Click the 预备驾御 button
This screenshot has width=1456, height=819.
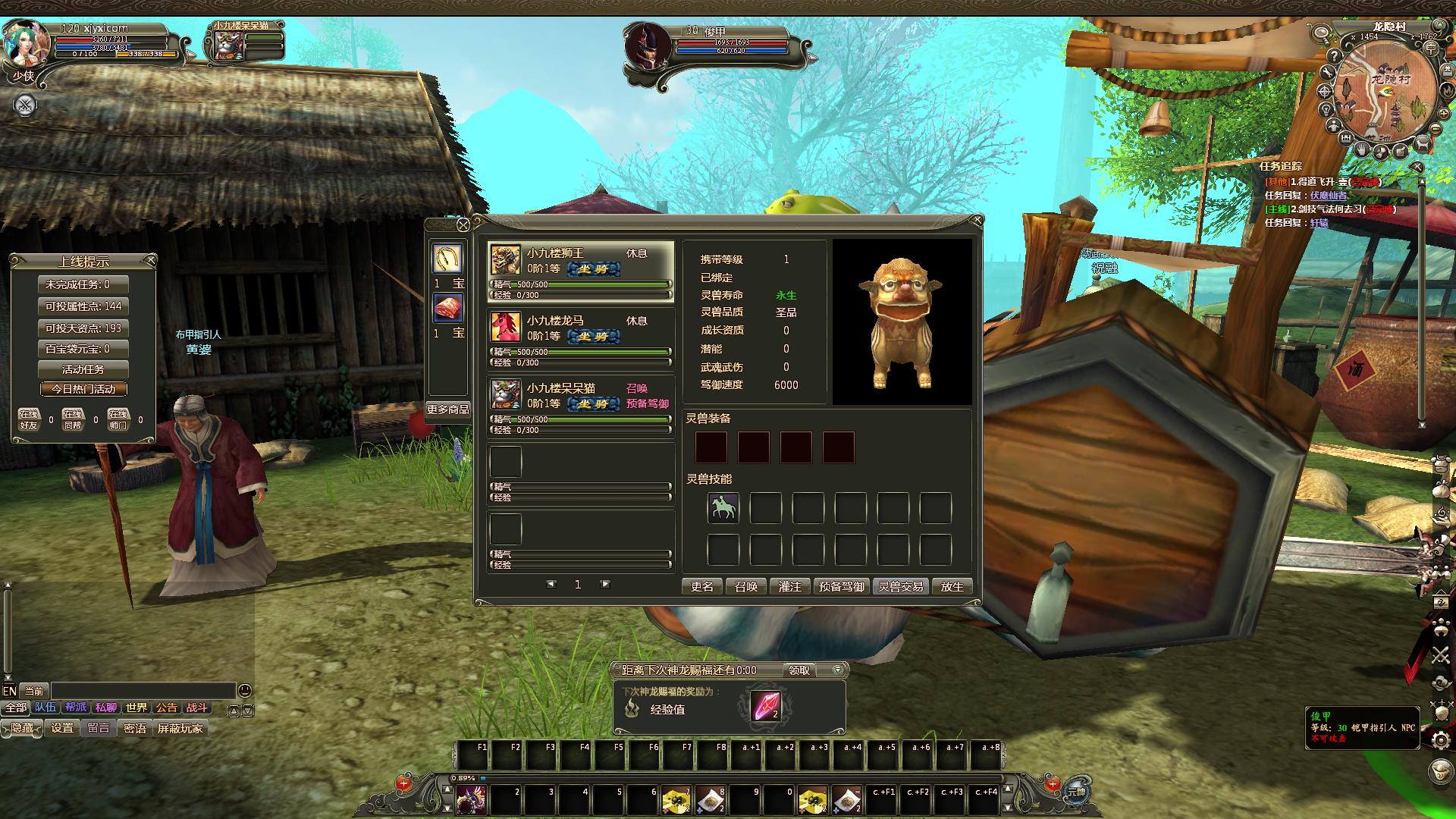coord(841,586)
